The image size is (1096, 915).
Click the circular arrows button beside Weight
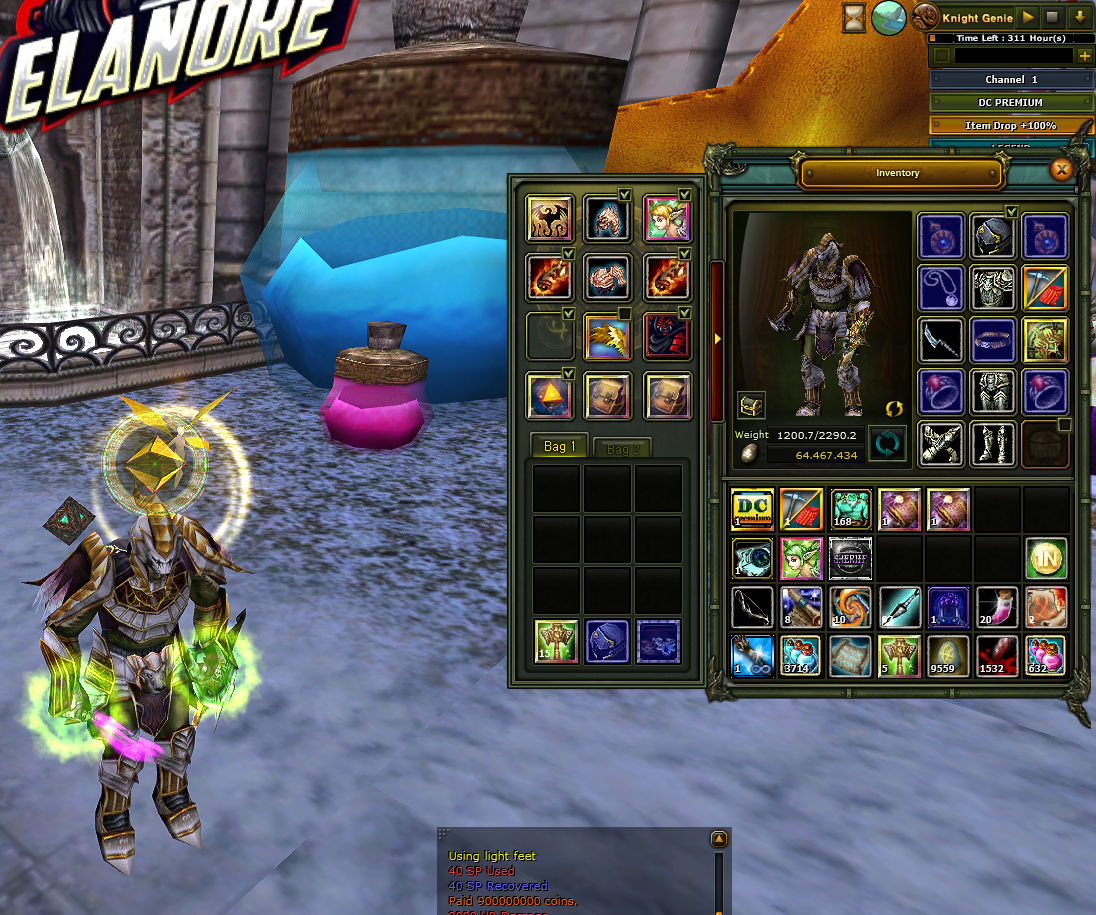click(886, 444)
